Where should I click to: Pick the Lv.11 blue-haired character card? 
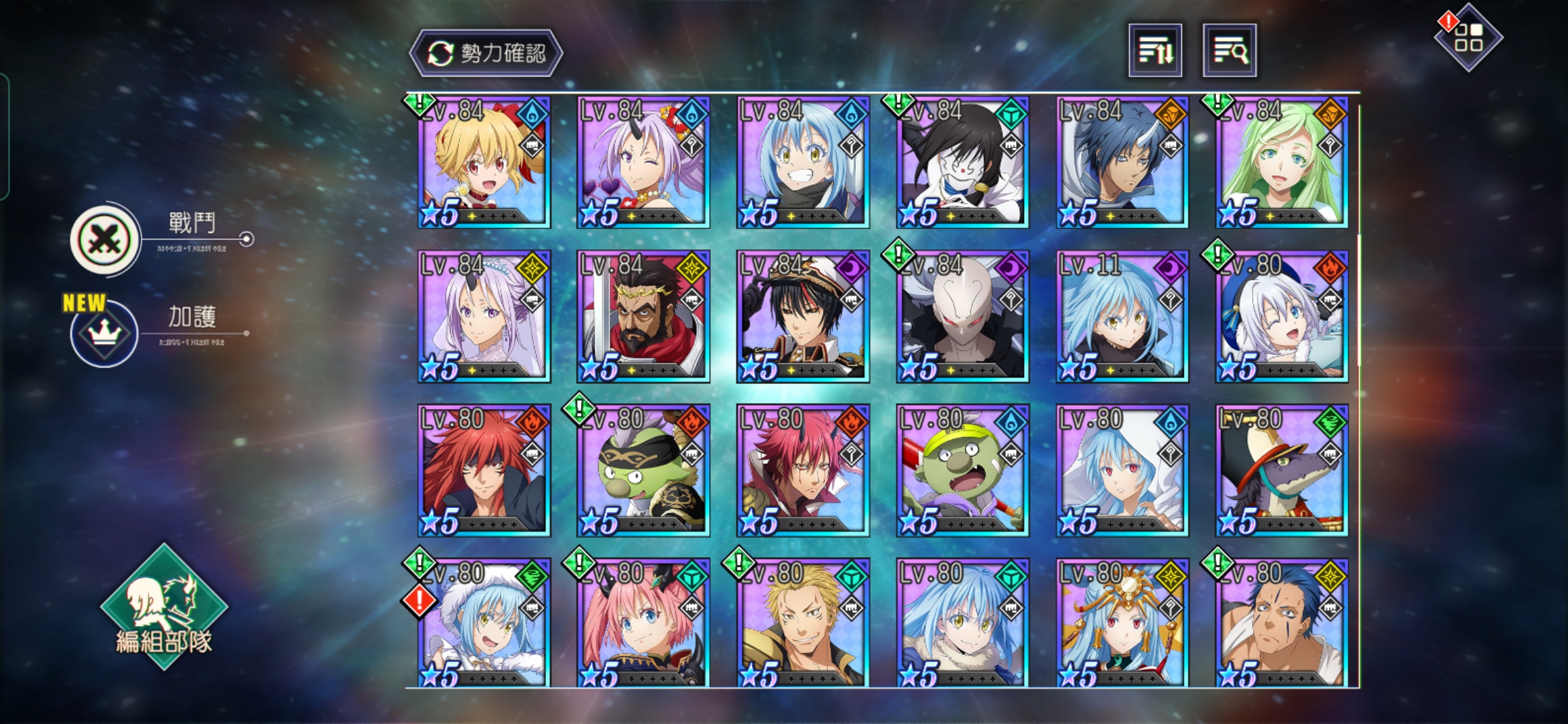click(1122, 316)
